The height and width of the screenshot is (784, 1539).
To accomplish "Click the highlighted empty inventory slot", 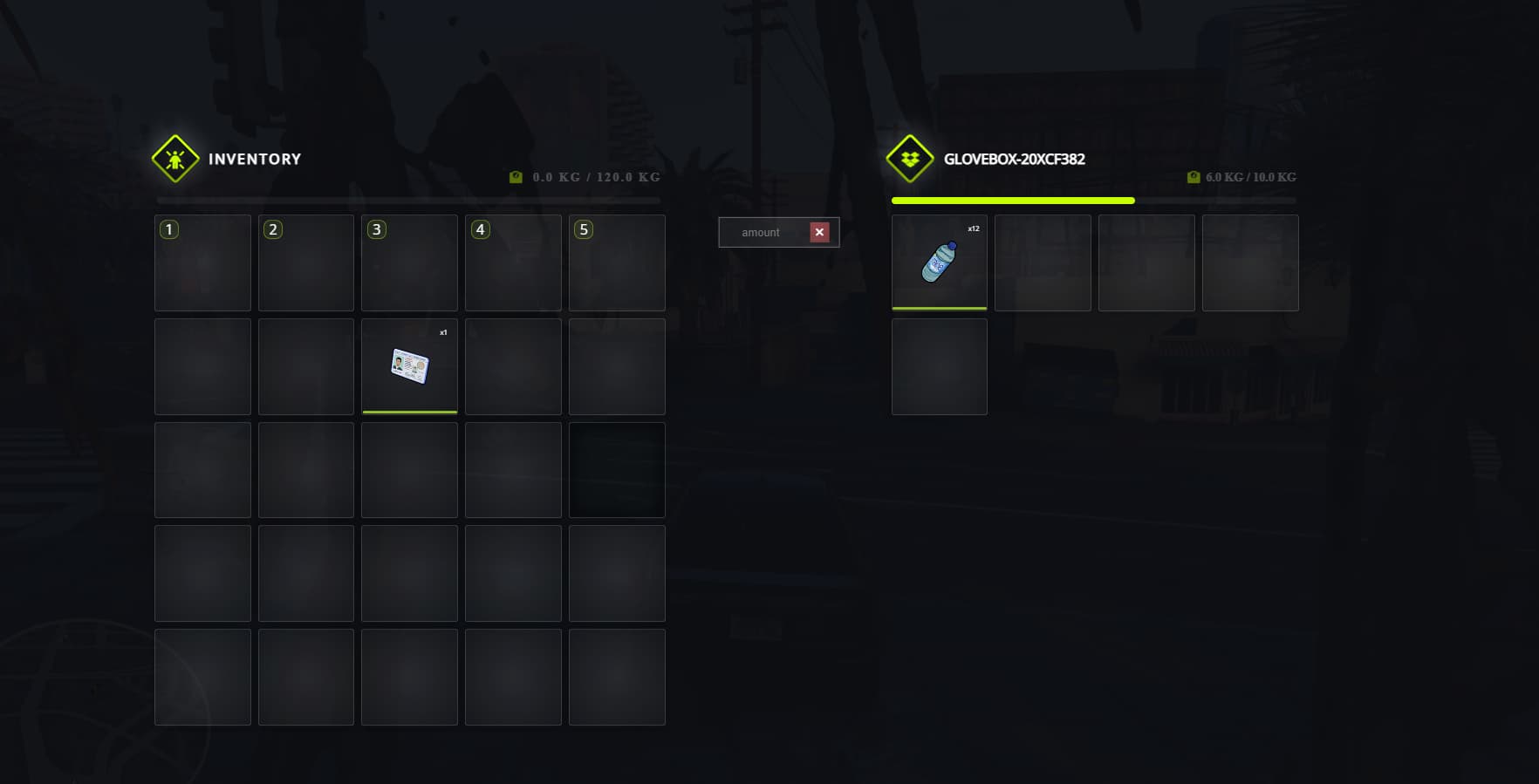I will point(617,469).
